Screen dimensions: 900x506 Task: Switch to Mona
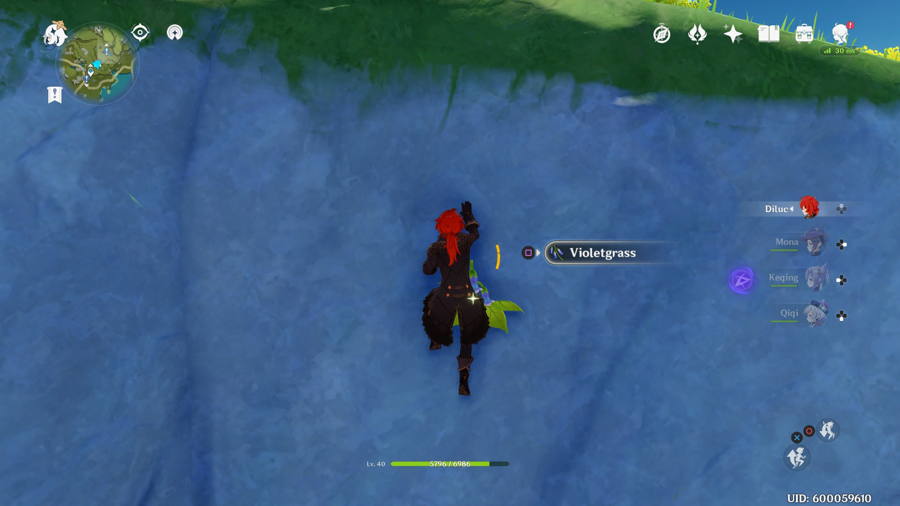point(814,242)
